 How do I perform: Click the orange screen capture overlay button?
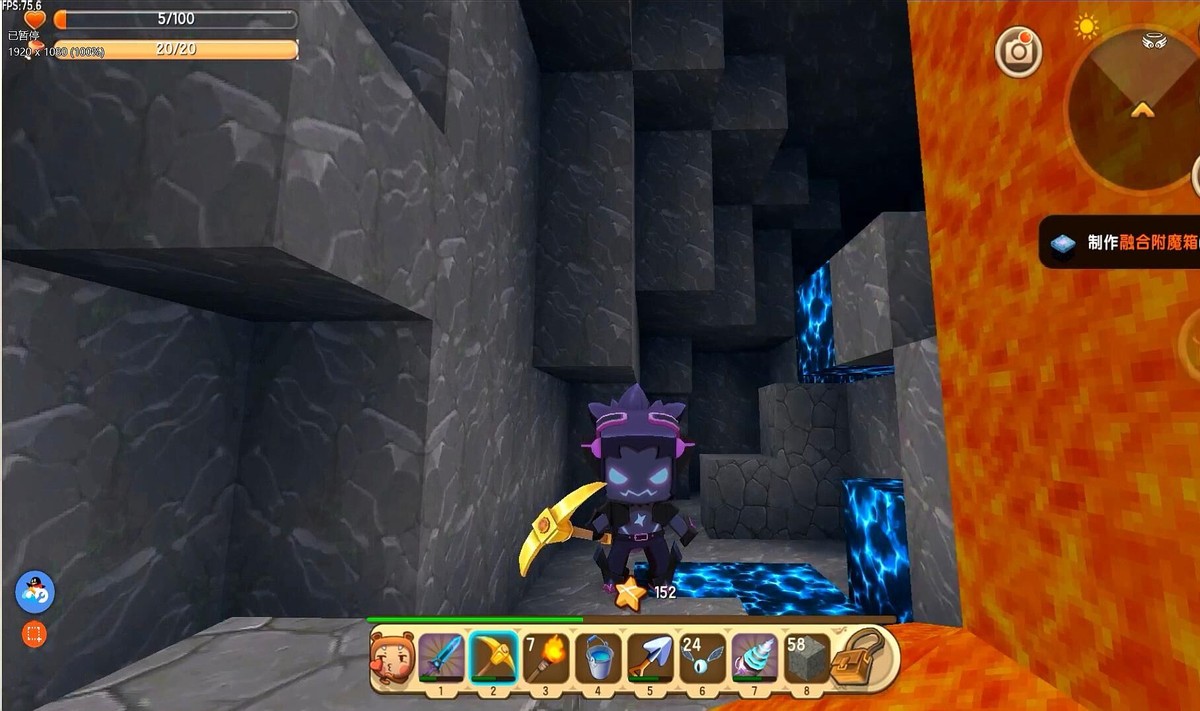click(34, 634)
